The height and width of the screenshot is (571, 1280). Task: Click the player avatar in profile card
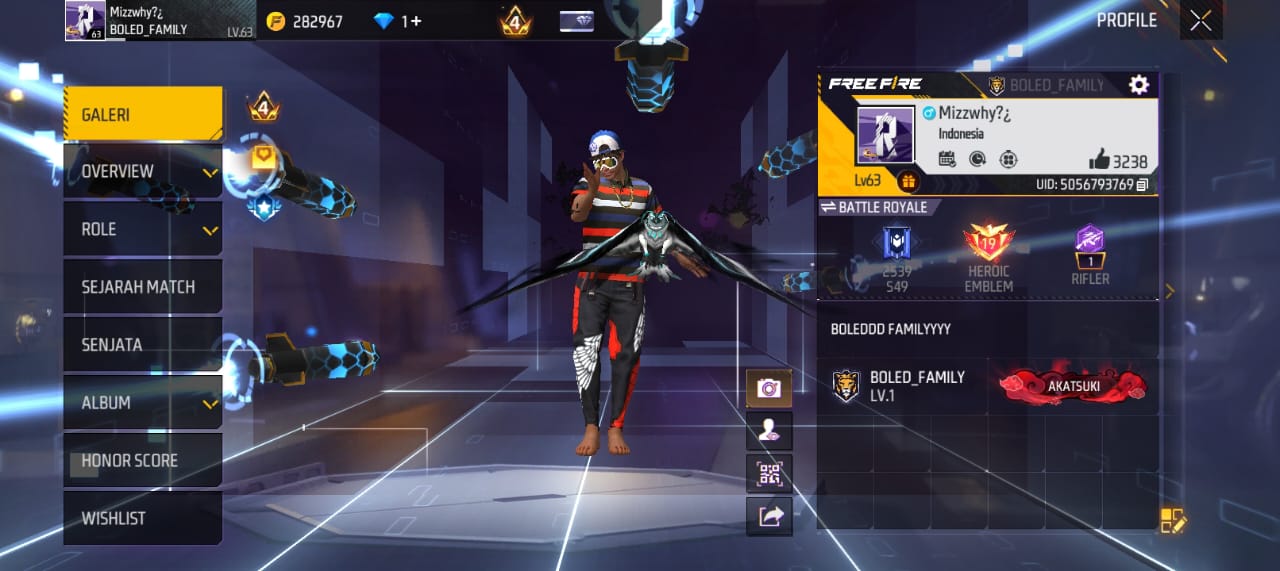click(885, 134)
